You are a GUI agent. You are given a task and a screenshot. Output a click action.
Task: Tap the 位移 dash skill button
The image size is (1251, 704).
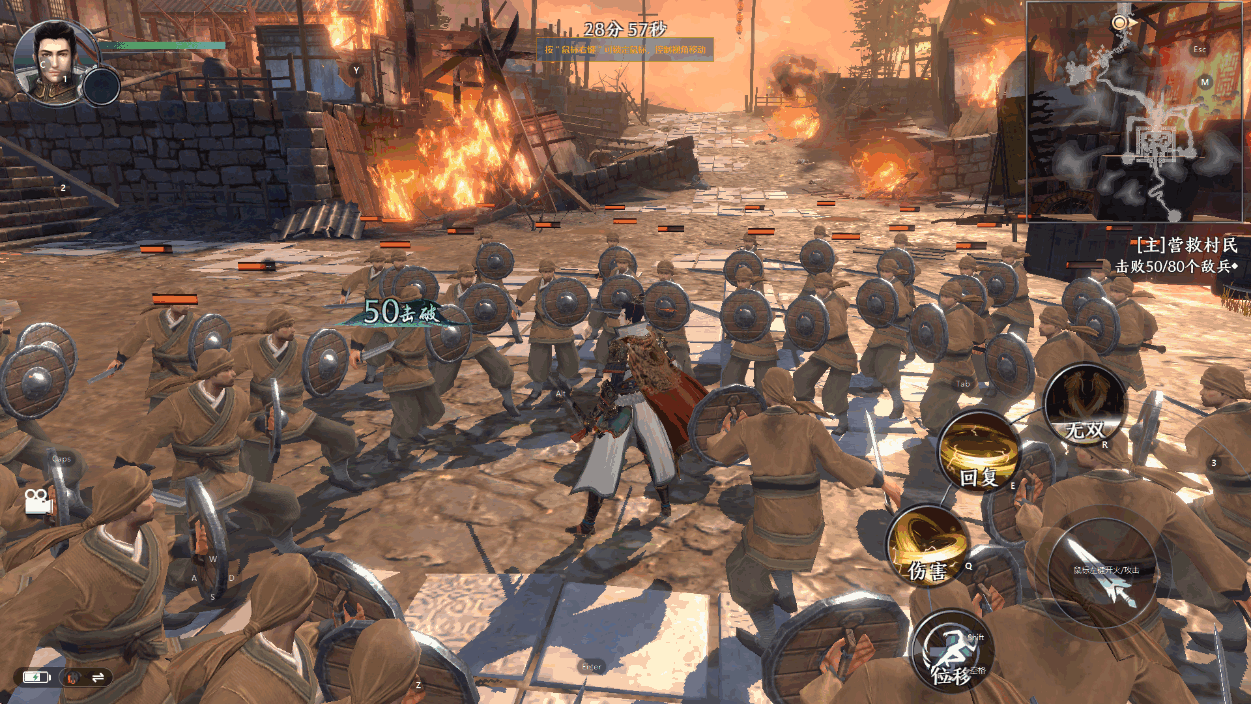(x=952, y=650)
